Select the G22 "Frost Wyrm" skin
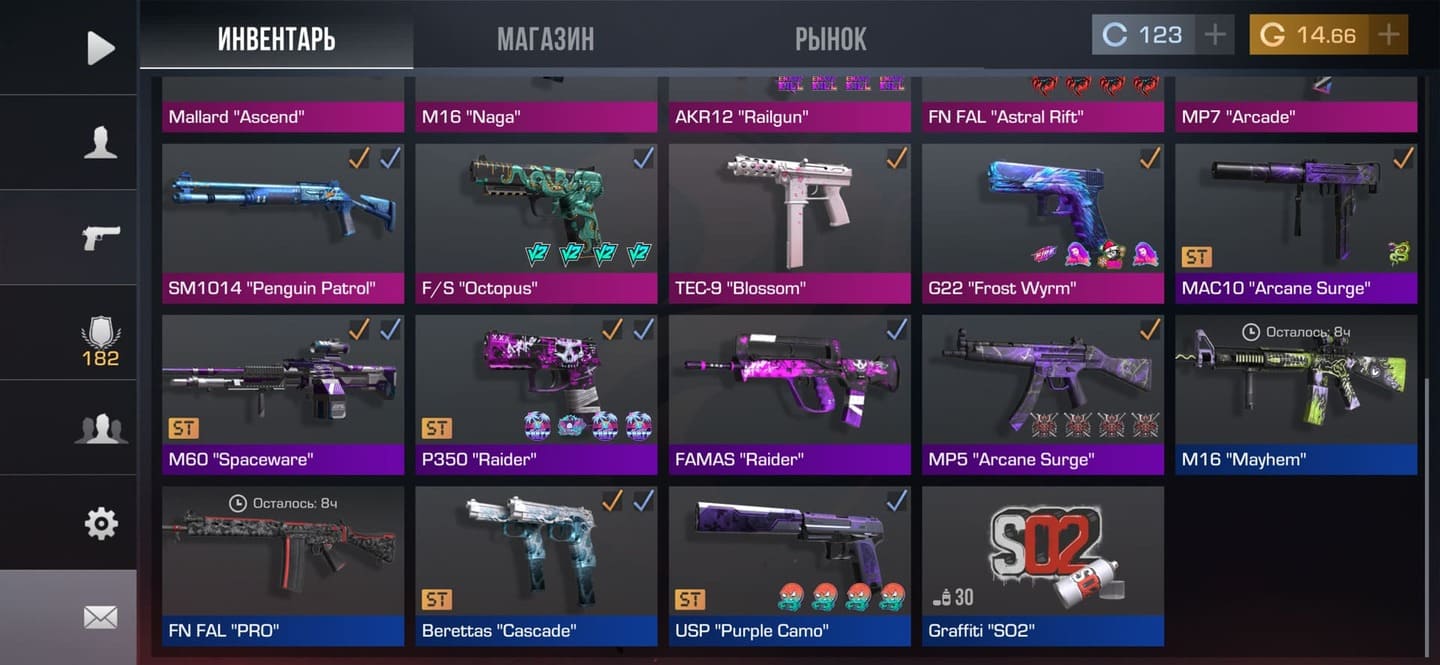Image resolution: width=1440 pixels, height=665 pixels. coord(1042,222)
